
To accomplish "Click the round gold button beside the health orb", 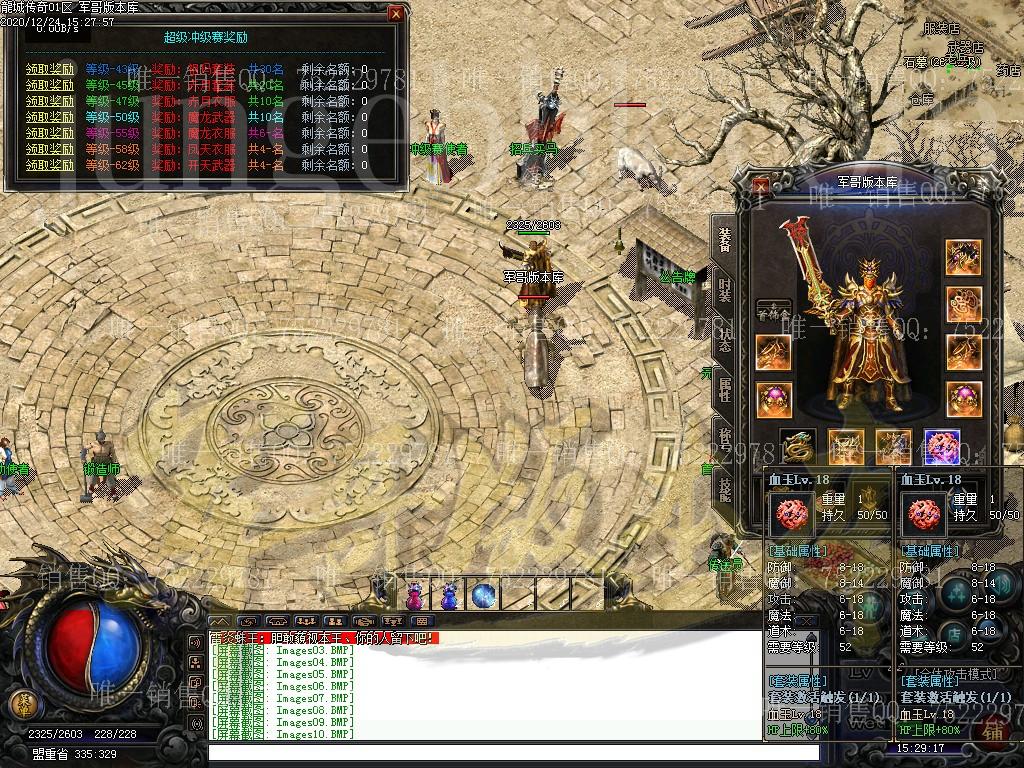I will pos(25,700).
